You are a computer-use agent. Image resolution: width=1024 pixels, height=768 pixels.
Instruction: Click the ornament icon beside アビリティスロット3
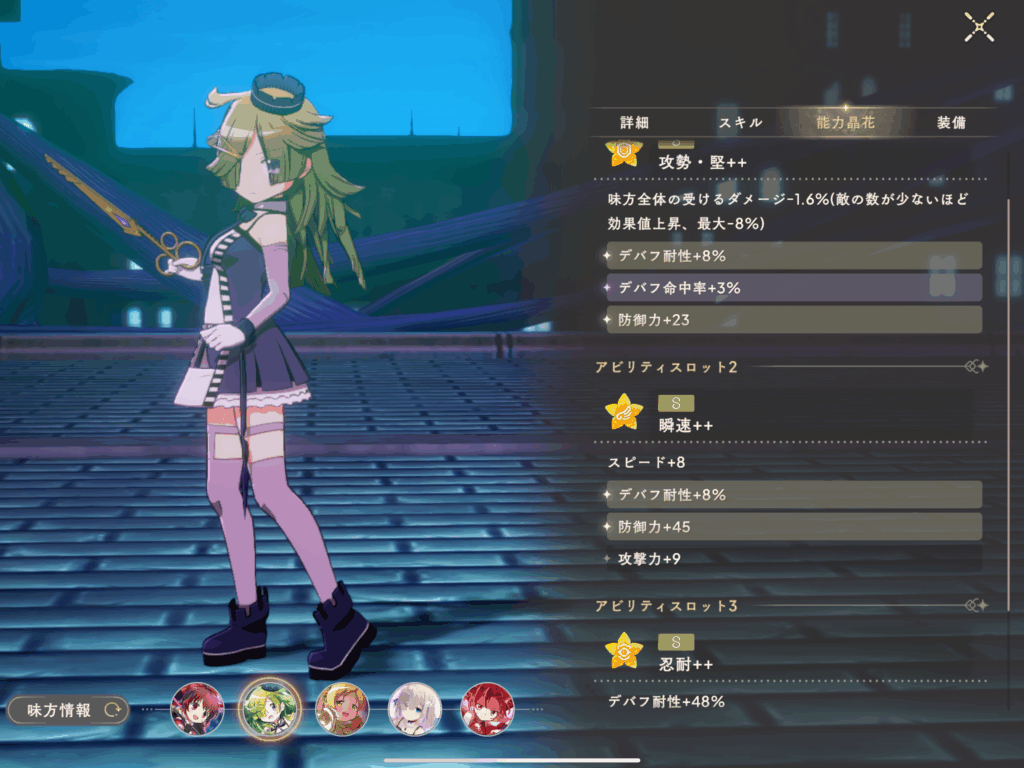(x=976, y=605)
